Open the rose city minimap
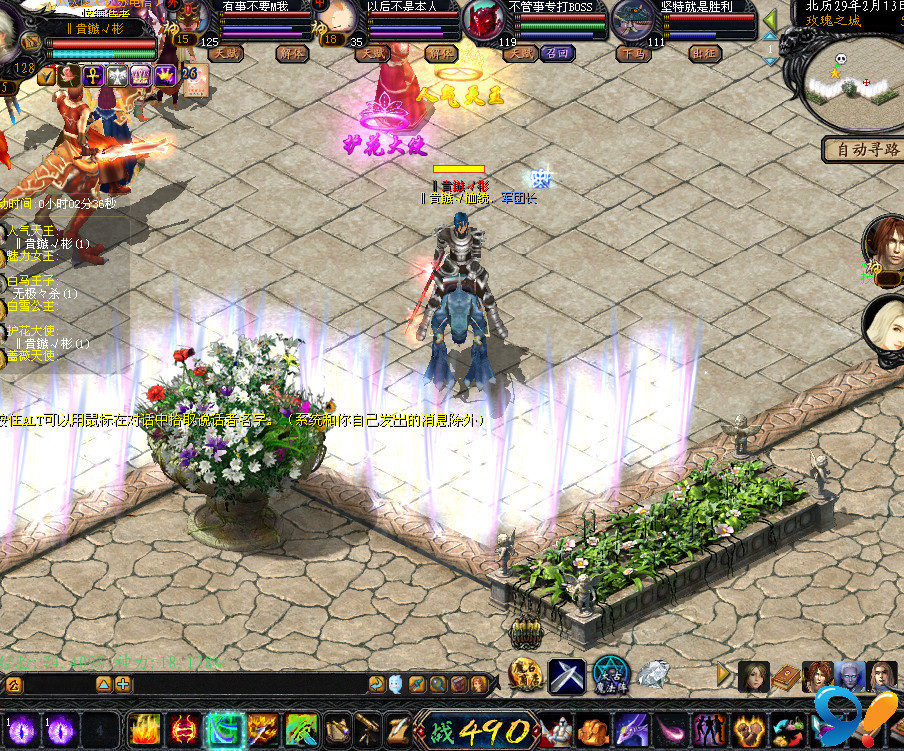This screenshot has width=904, height=751. coord(848,82)
